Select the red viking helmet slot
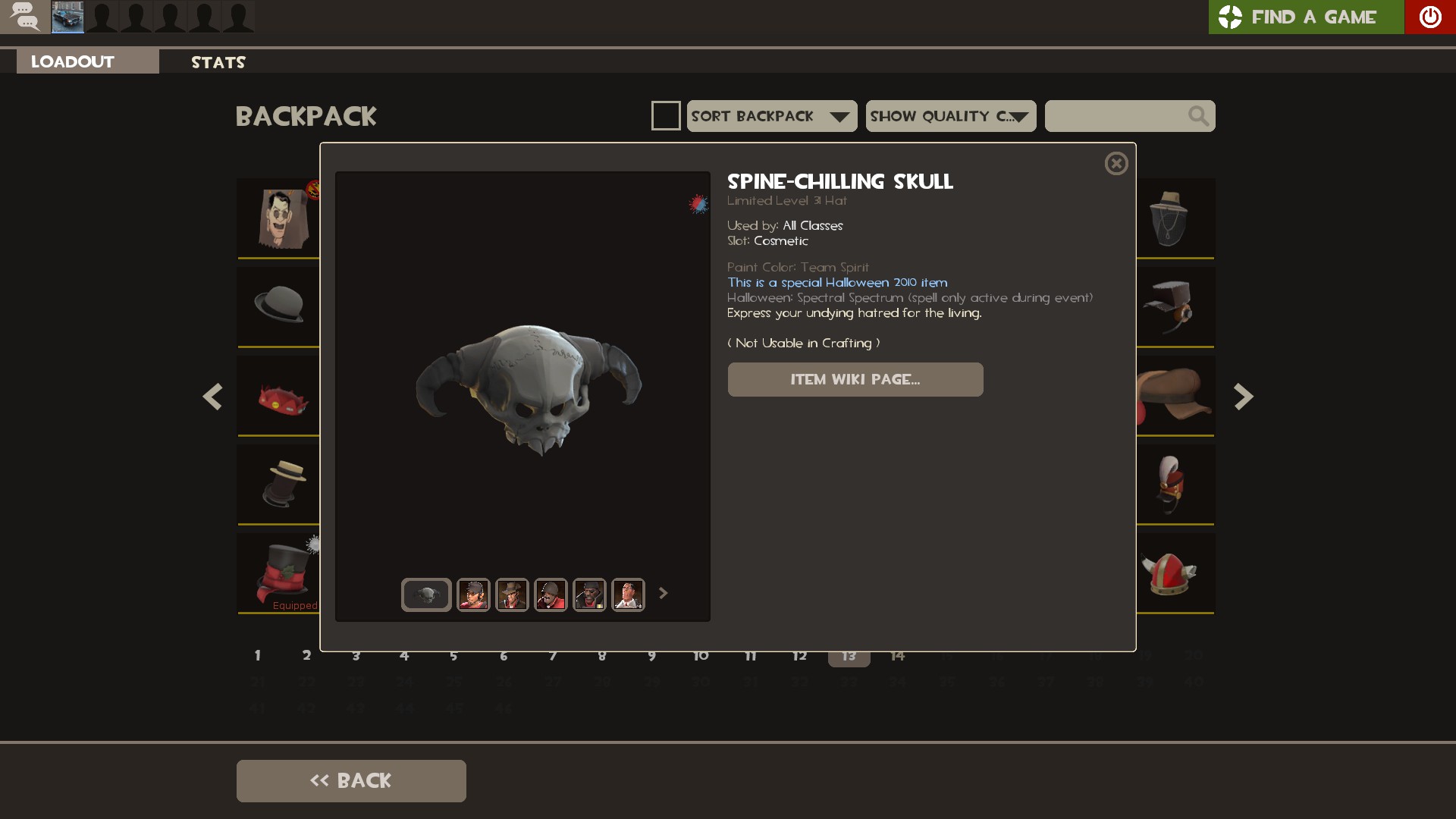 point(1169,573)
